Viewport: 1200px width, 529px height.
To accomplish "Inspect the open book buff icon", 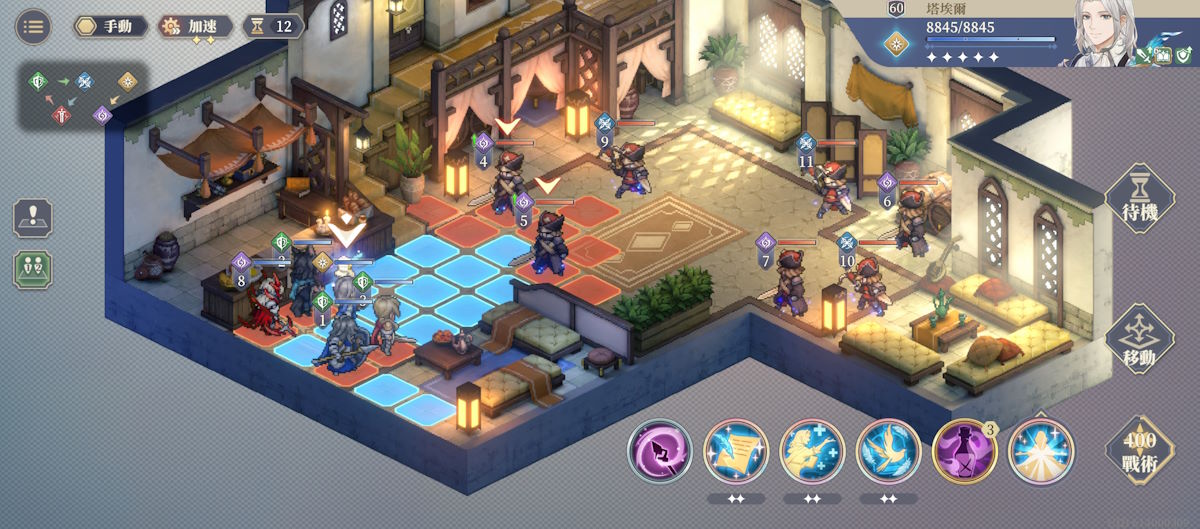I will coord(1163,57).
